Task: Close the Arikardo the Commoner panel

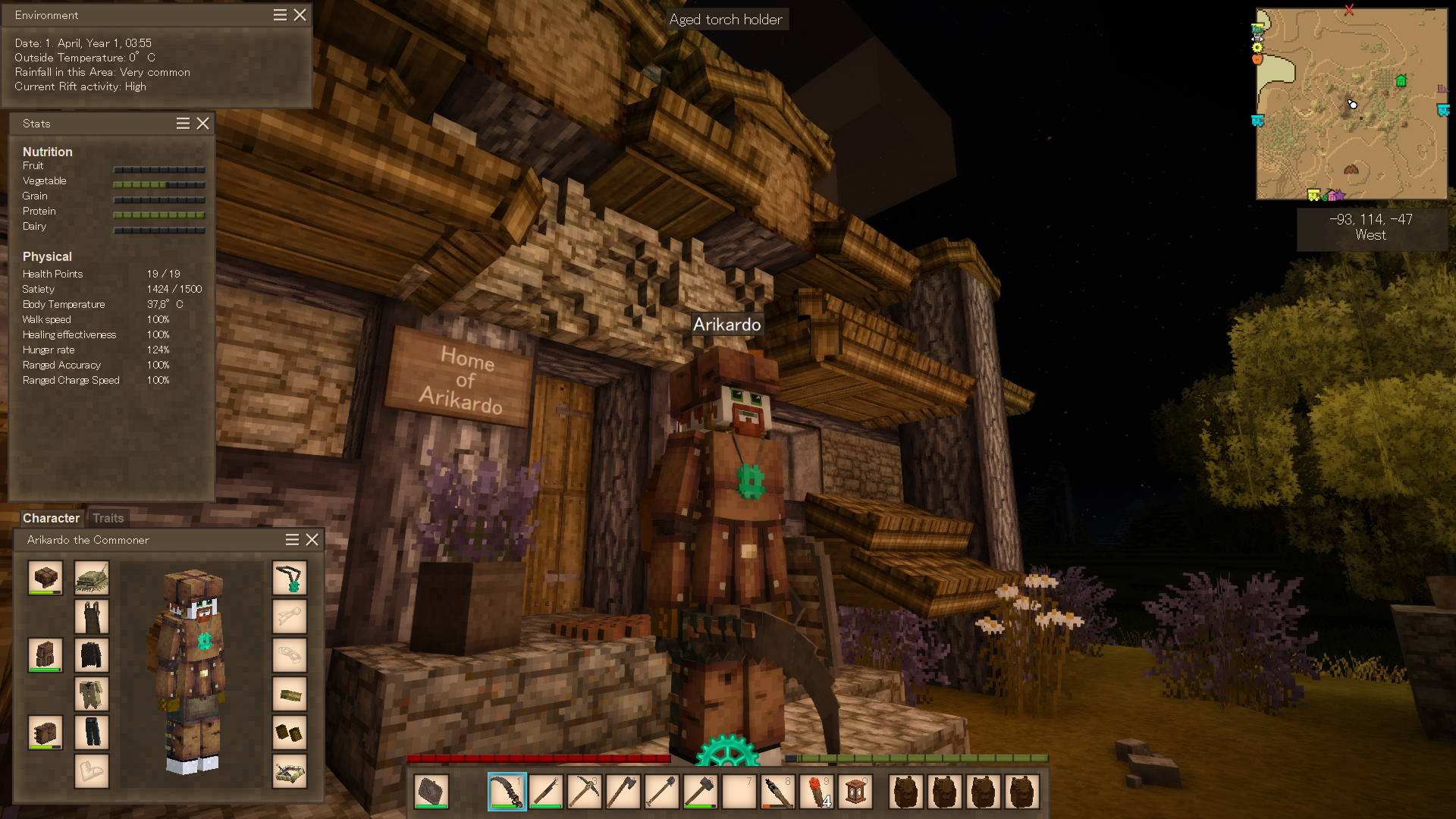Action: (x=312, y=540)
